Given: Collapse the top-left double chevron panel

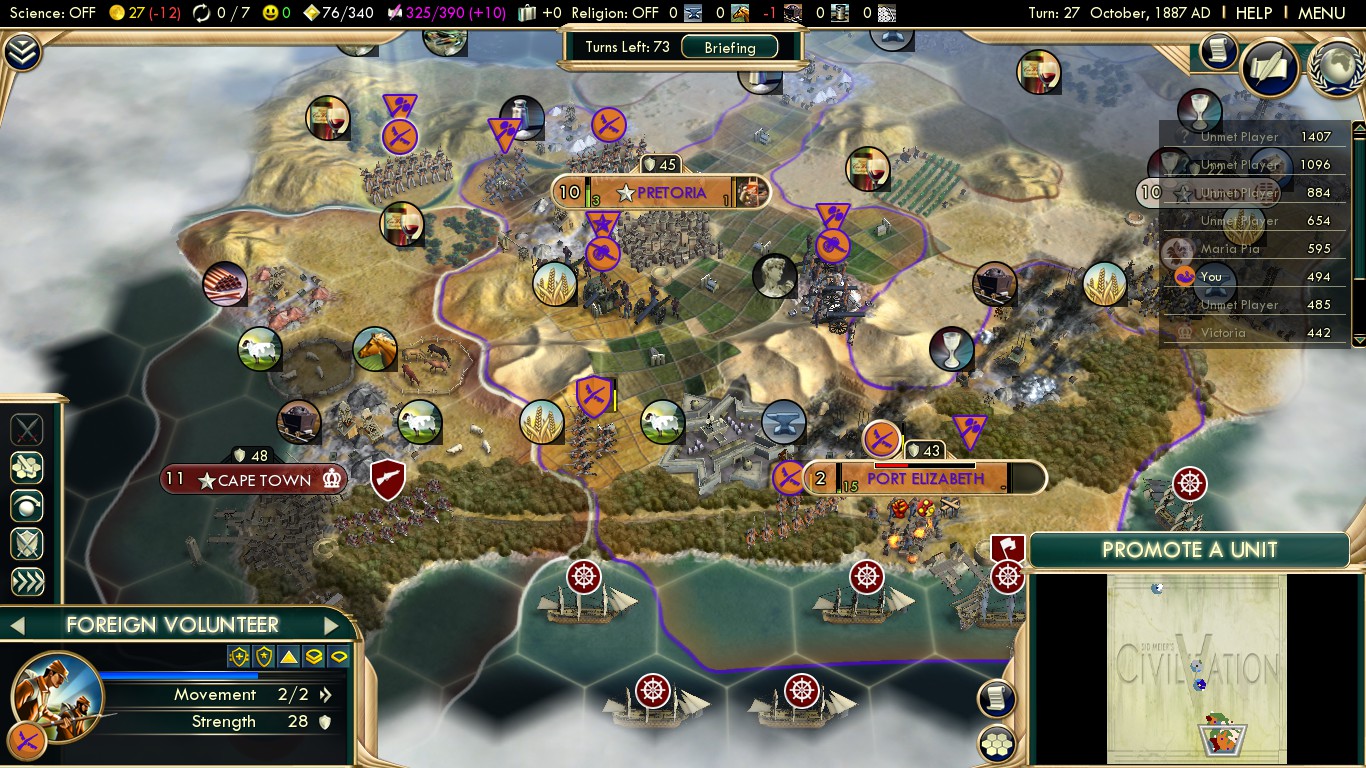Looking at the screenshot, I should point(21,52).
